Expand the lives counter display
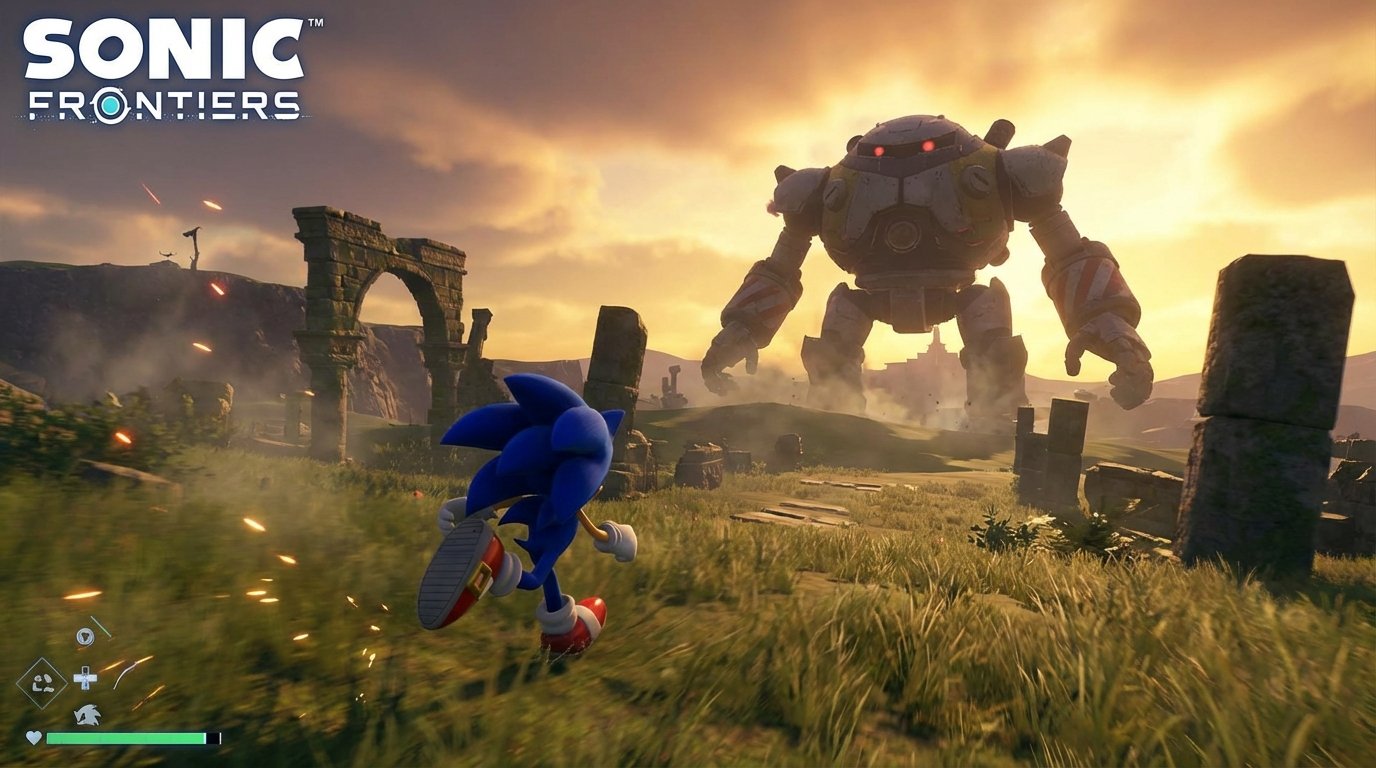Image resolution: width=1376 pixels, height=768 pixels. 87,716
